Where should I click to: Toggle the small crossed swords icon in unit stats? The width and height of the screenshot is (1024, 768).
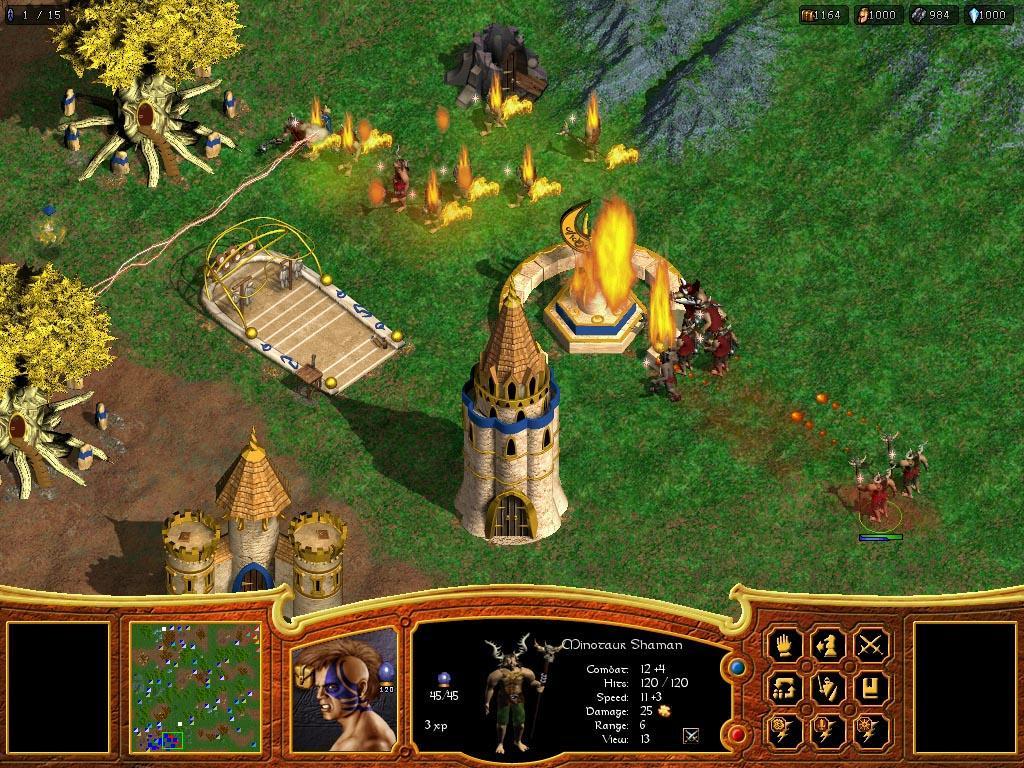click(690, 736)
